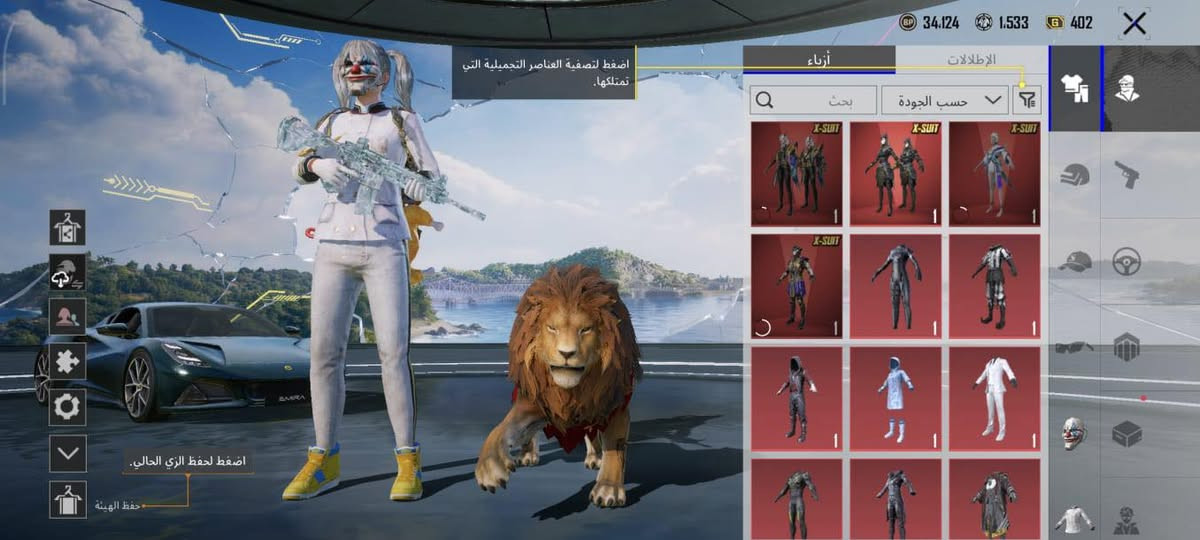Open the character face category icon
1200x540 pixels.
(x=1127, y=88)
